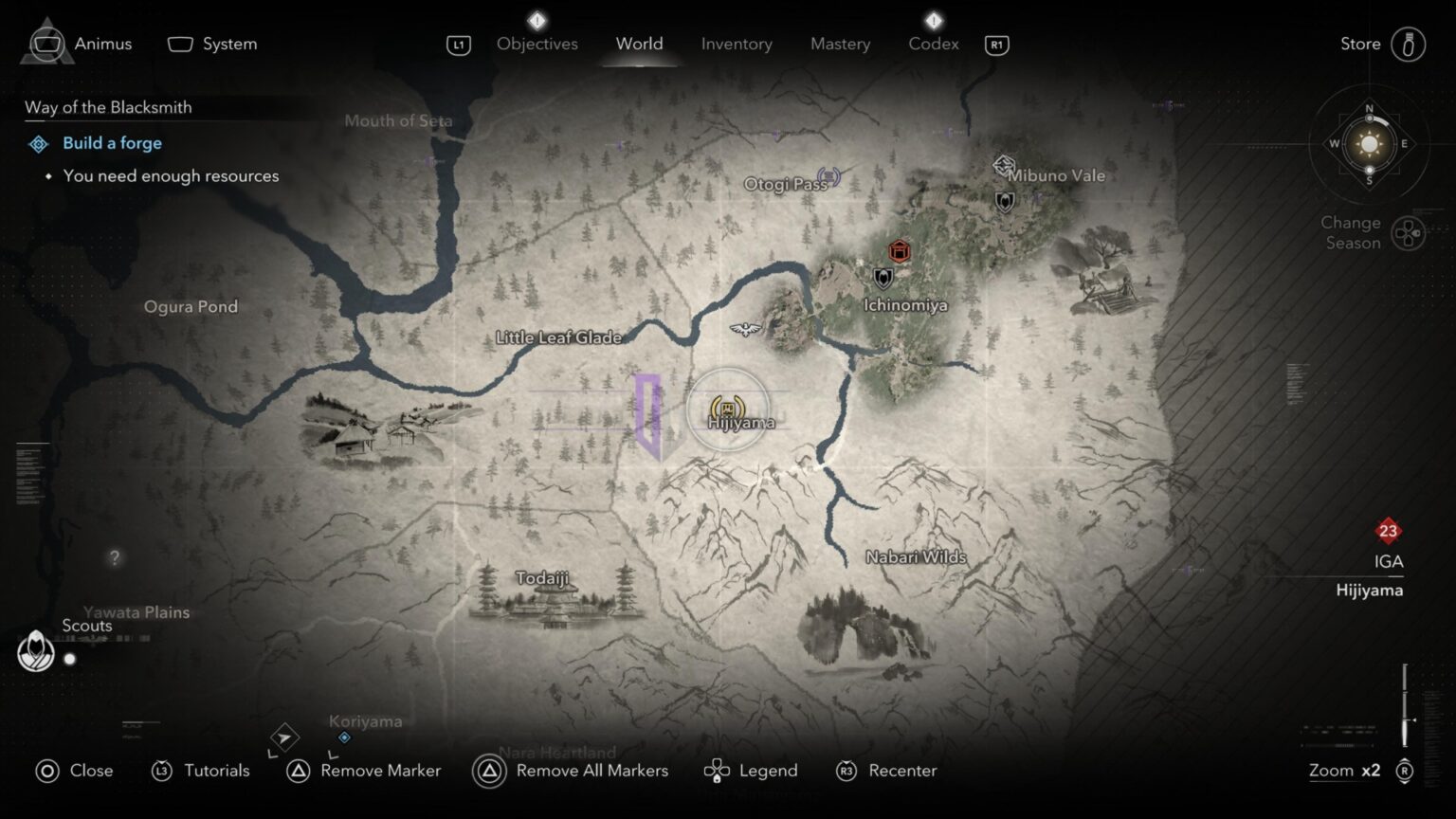This screenshot has width=1456, height=819.
Task: Click the Build a forge objective
Action: point(112,142)
